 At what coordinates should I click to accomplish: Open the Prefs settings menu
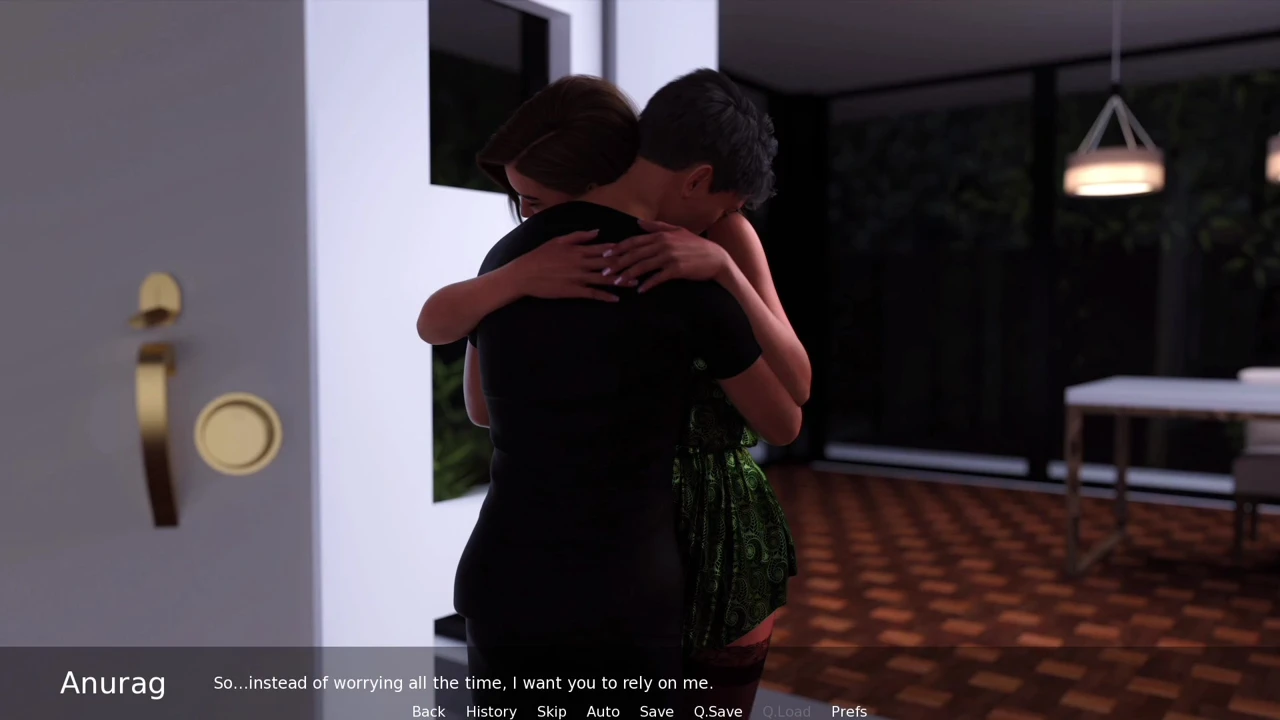(849, 711)
